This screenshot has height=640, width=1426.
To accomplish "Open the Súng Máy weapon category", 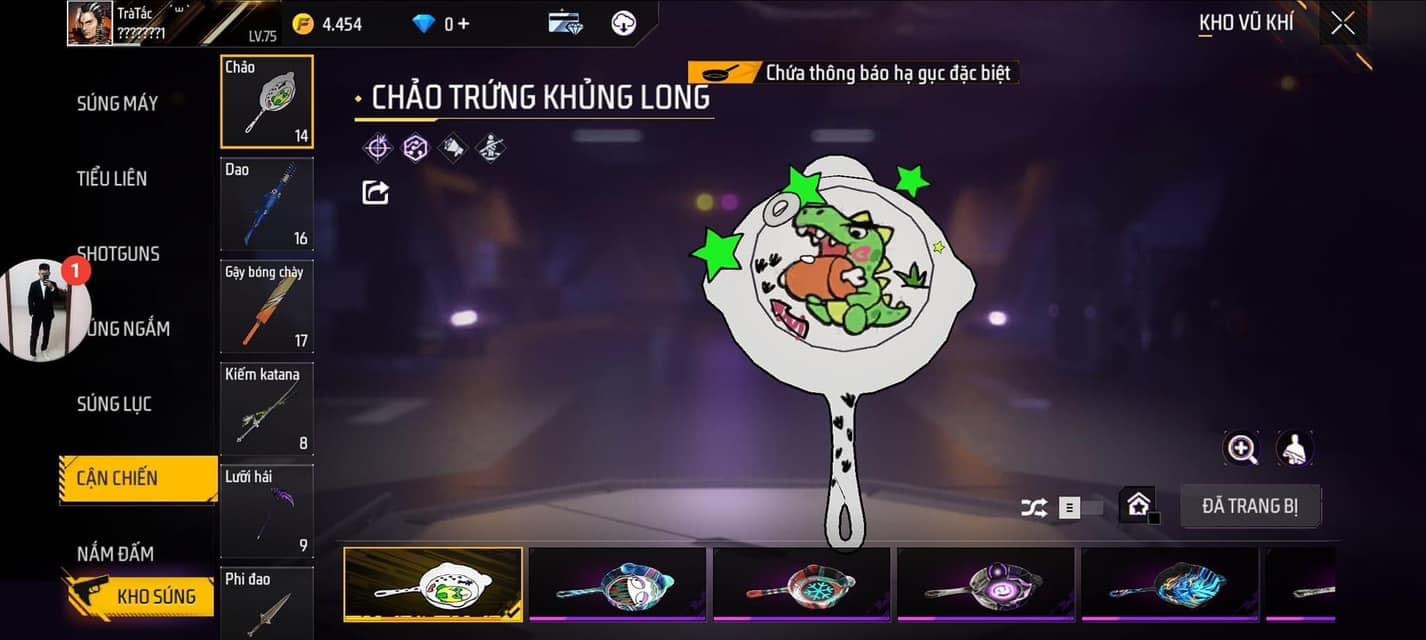I will point(117,102).
